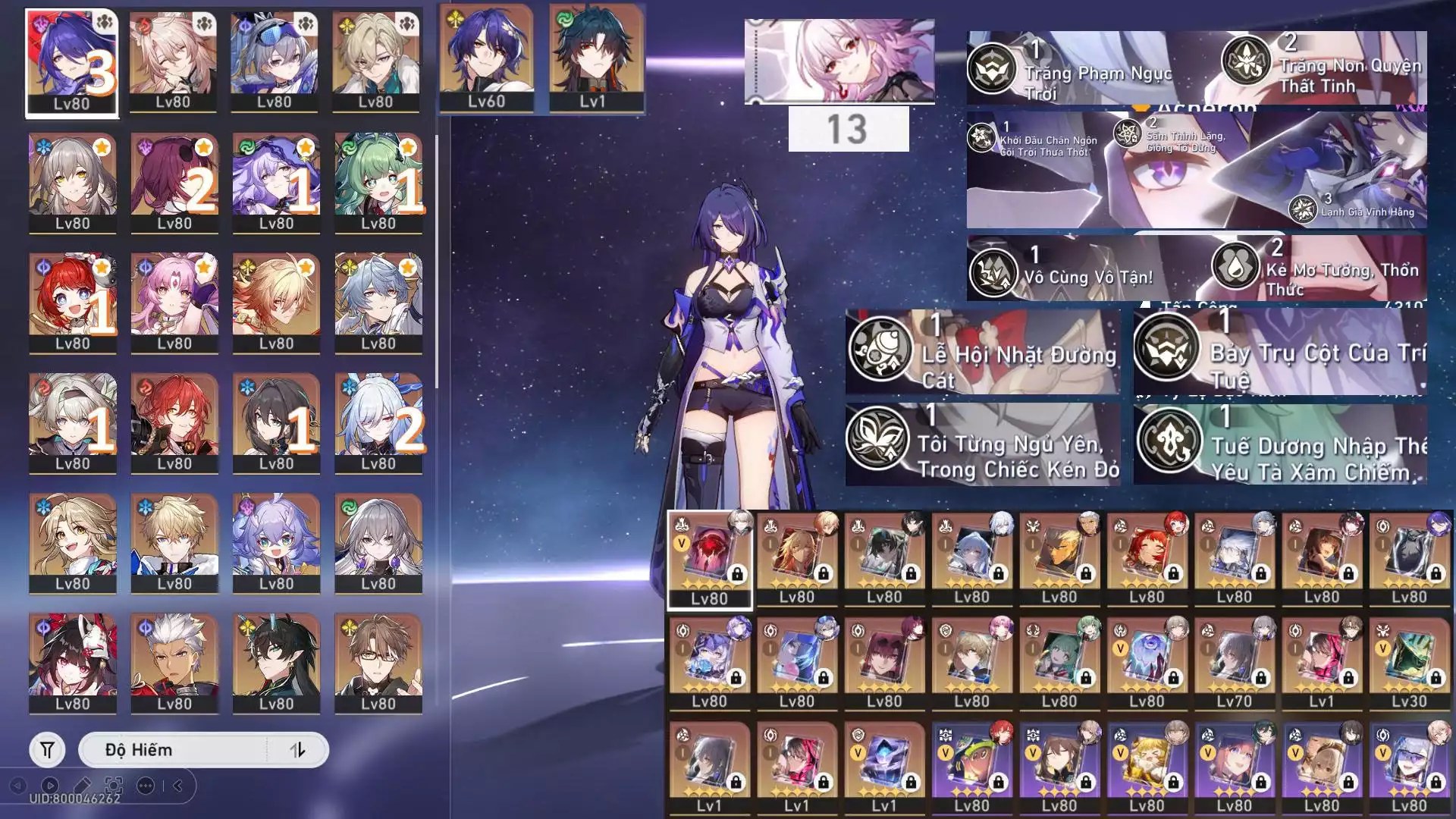Open the character filter funnel button
The width and height of the screenshot is (1456, 819).
[x=47, y=750]
